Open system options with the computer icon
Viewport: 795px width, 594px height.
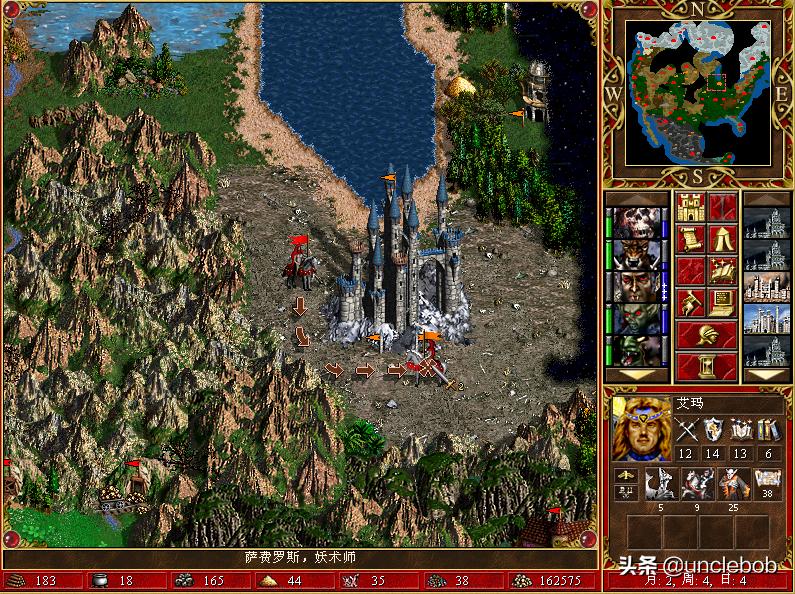coord(723,302)
